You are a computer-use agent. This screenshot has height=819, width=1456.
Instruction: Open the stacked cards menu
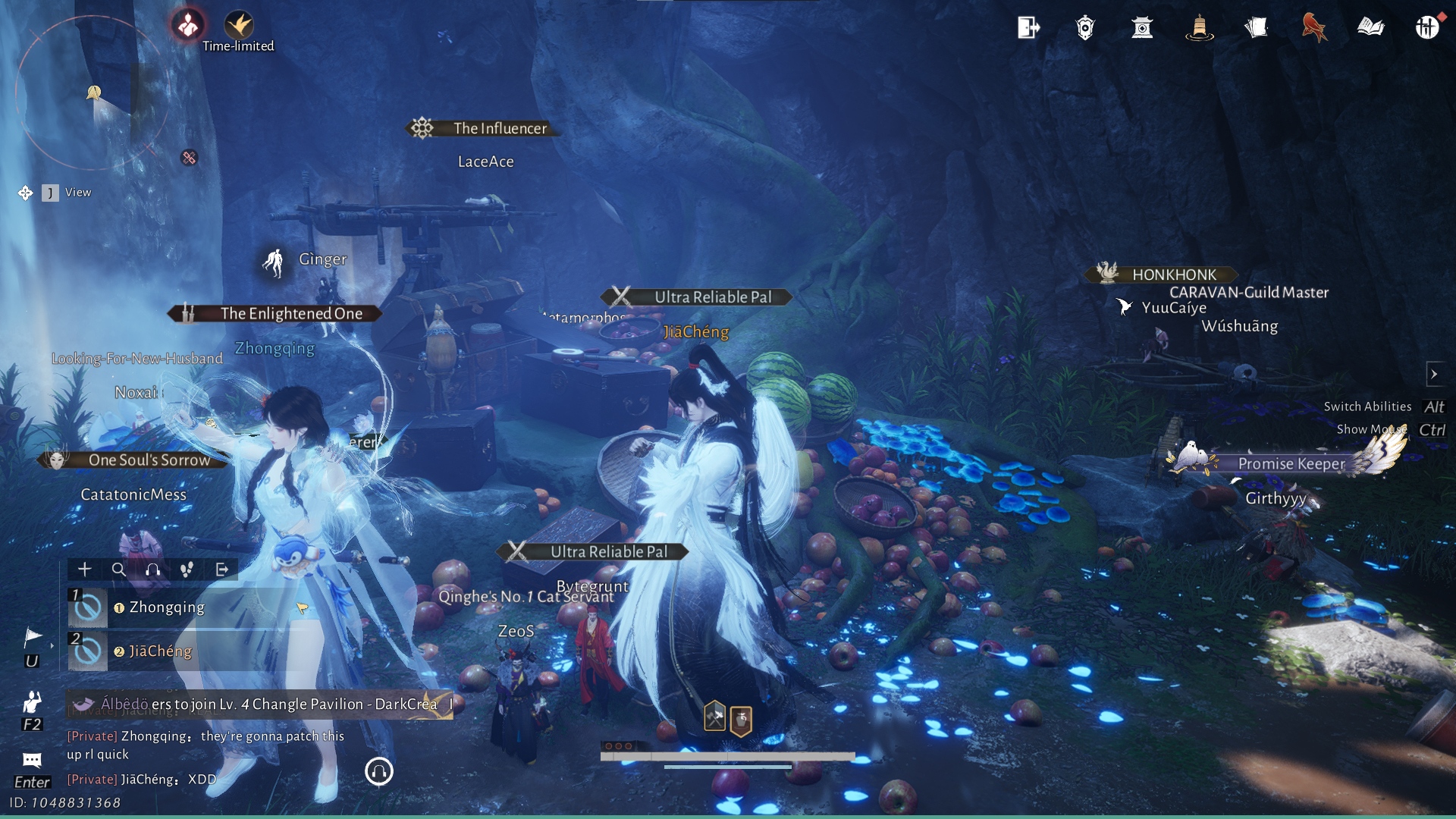1256,28
